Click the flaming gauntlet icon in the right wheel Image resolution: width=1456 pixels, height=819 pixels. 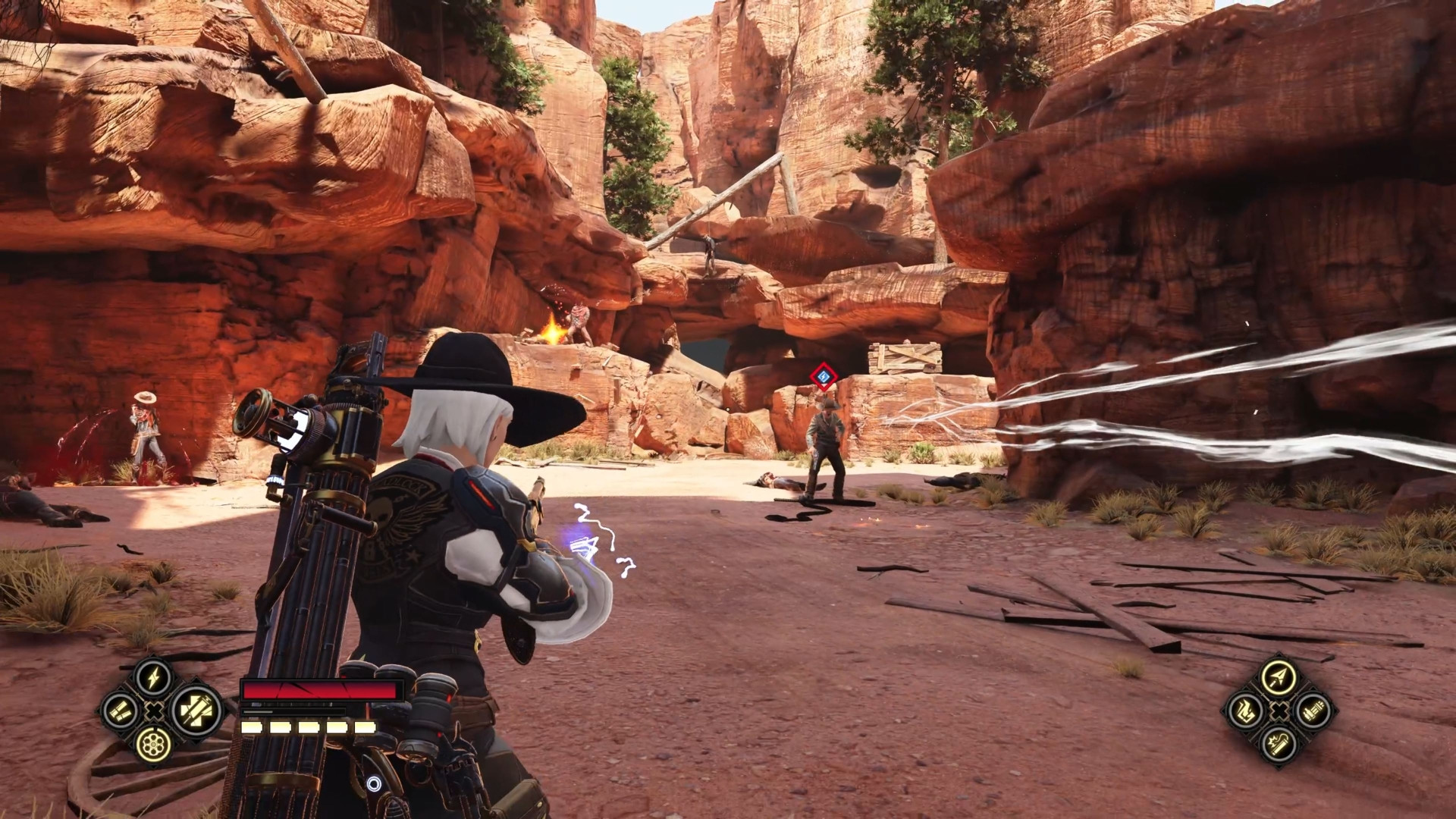pos(1244,711)
